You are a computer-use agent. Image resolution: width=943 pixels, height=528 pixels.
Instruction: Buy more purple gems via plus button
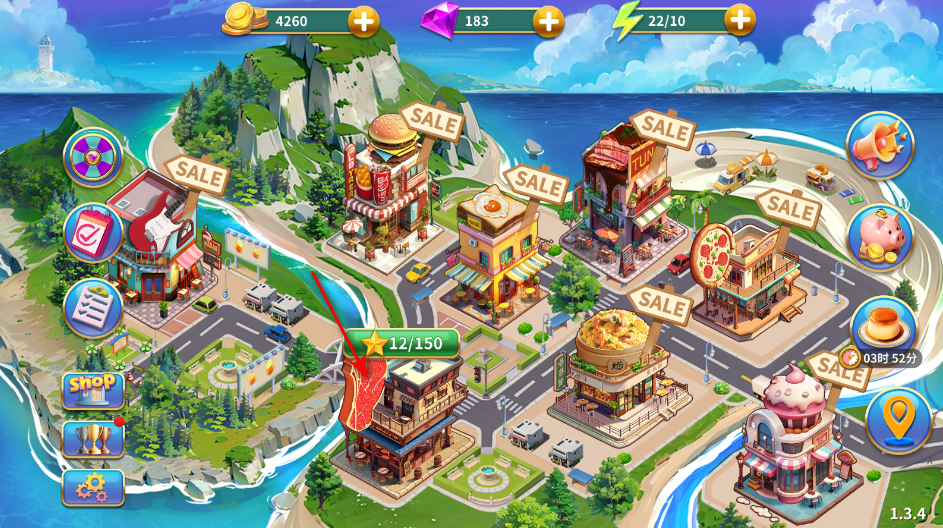click(548, 20)
